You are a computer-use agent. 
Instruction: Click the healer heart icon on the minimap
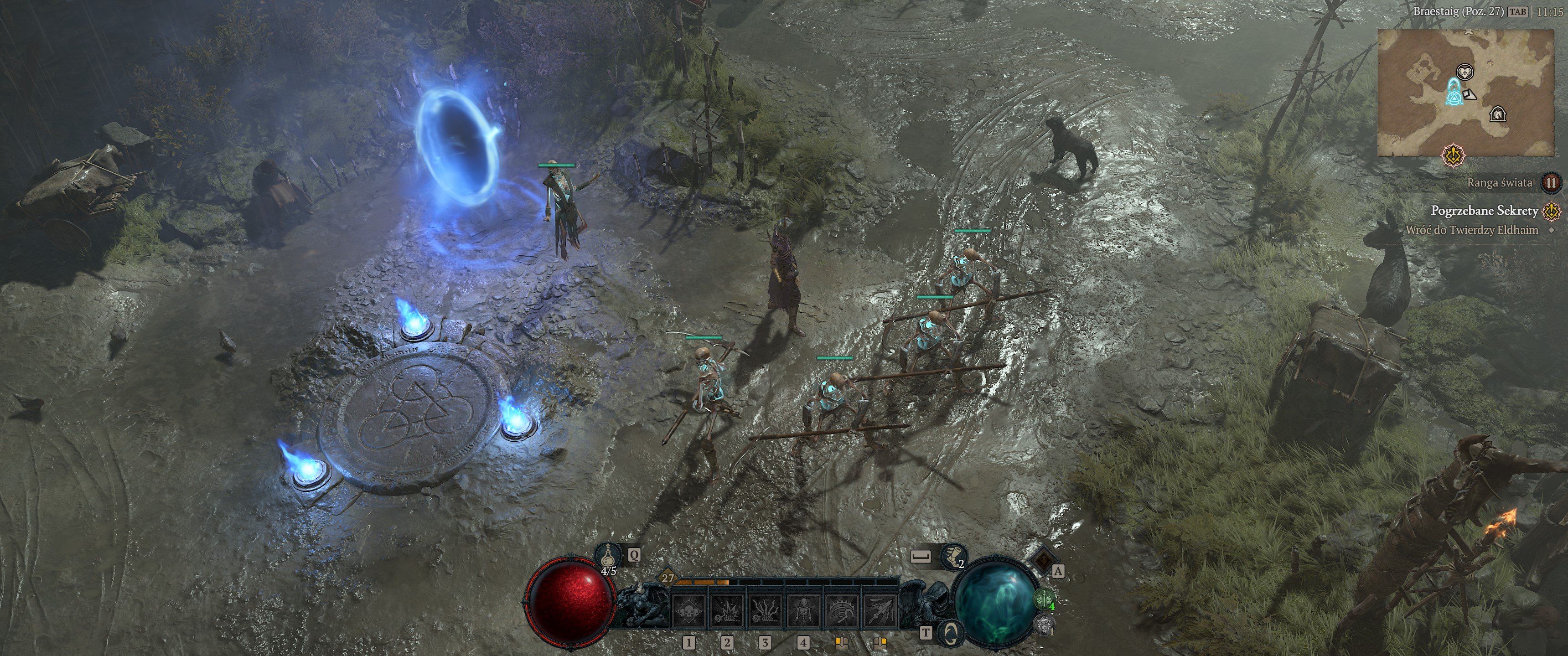pos(1466,72)
